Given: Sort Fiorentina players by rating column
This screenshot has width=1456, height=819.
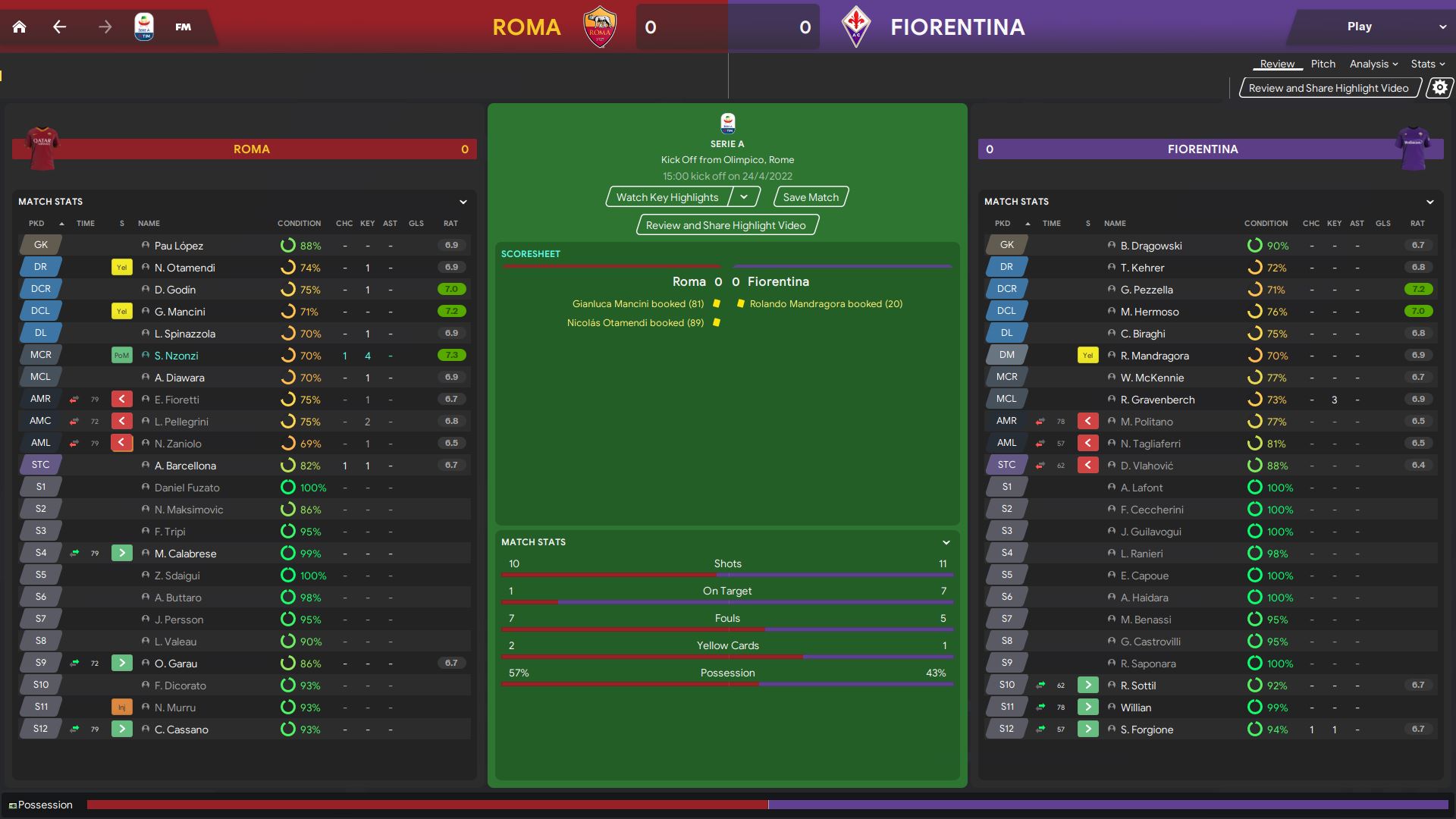Looking at the screenshot, I should (1417, 224).
